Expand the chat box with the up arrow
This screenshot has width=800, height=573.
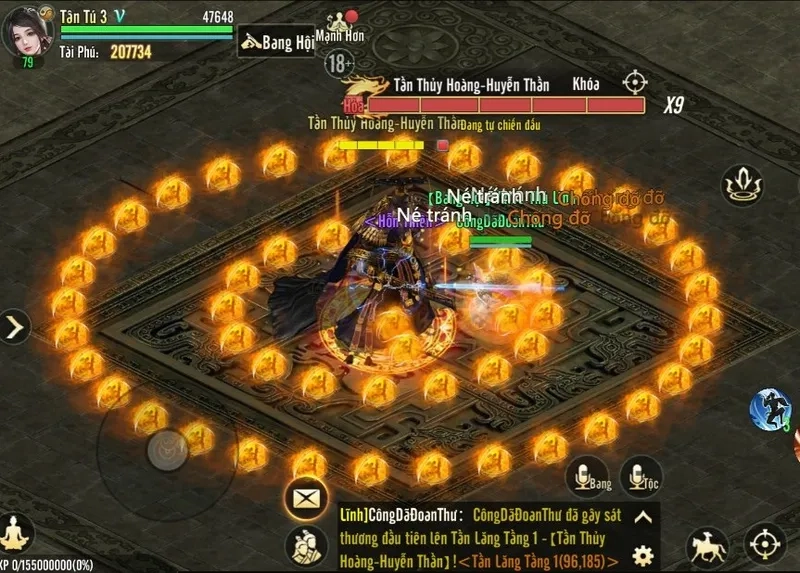point(644,517)
